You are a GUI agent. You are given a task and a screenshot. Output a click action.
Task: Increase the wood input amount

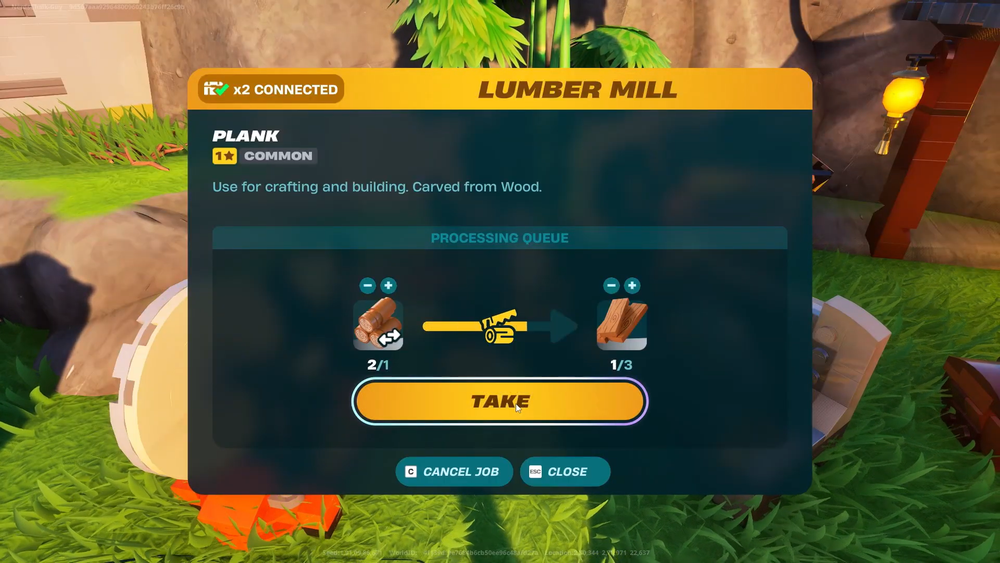[389, 286]
